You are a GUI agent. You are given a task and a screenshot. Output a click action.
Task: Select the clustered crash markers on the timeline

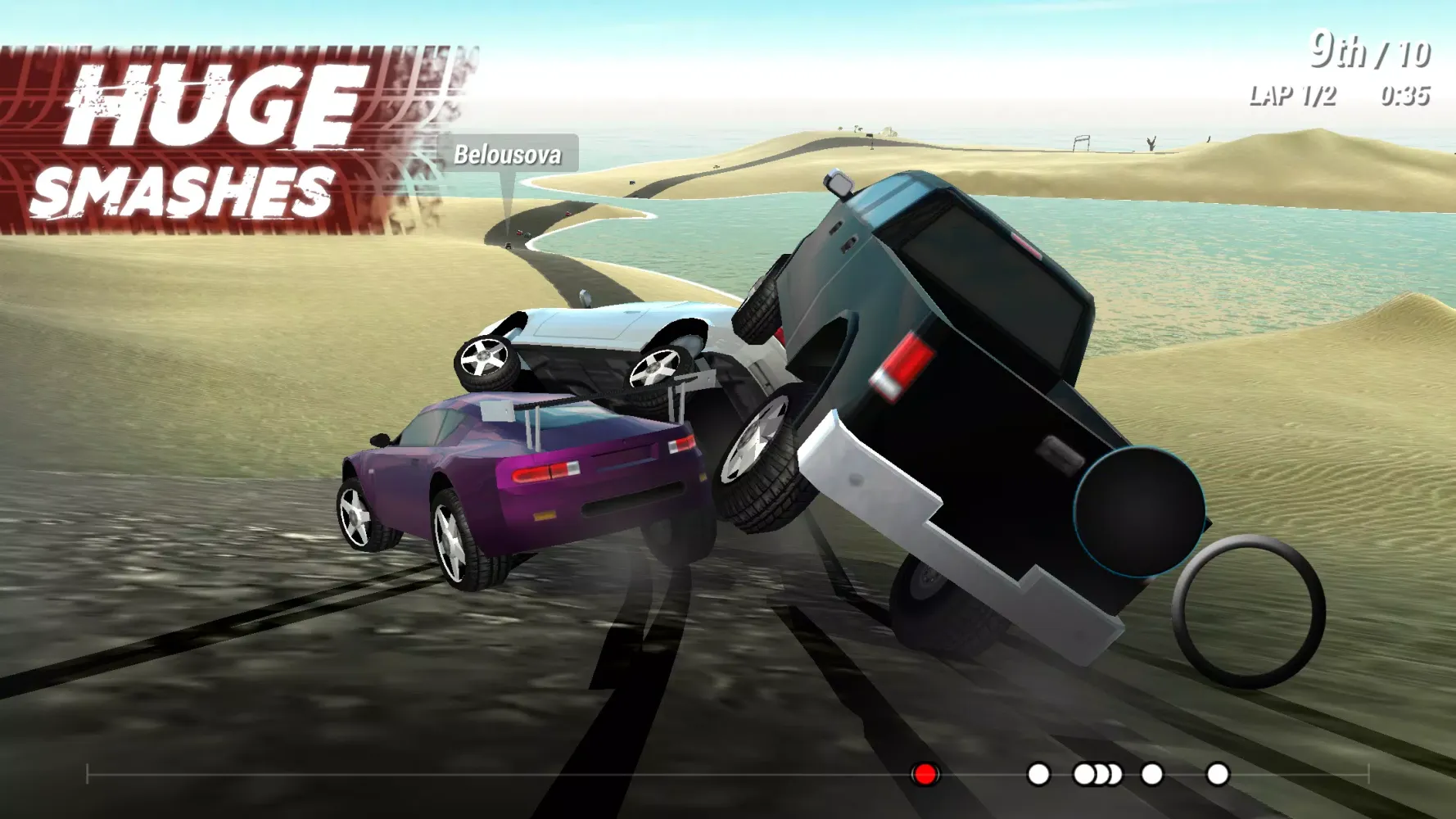point(1097,773)
